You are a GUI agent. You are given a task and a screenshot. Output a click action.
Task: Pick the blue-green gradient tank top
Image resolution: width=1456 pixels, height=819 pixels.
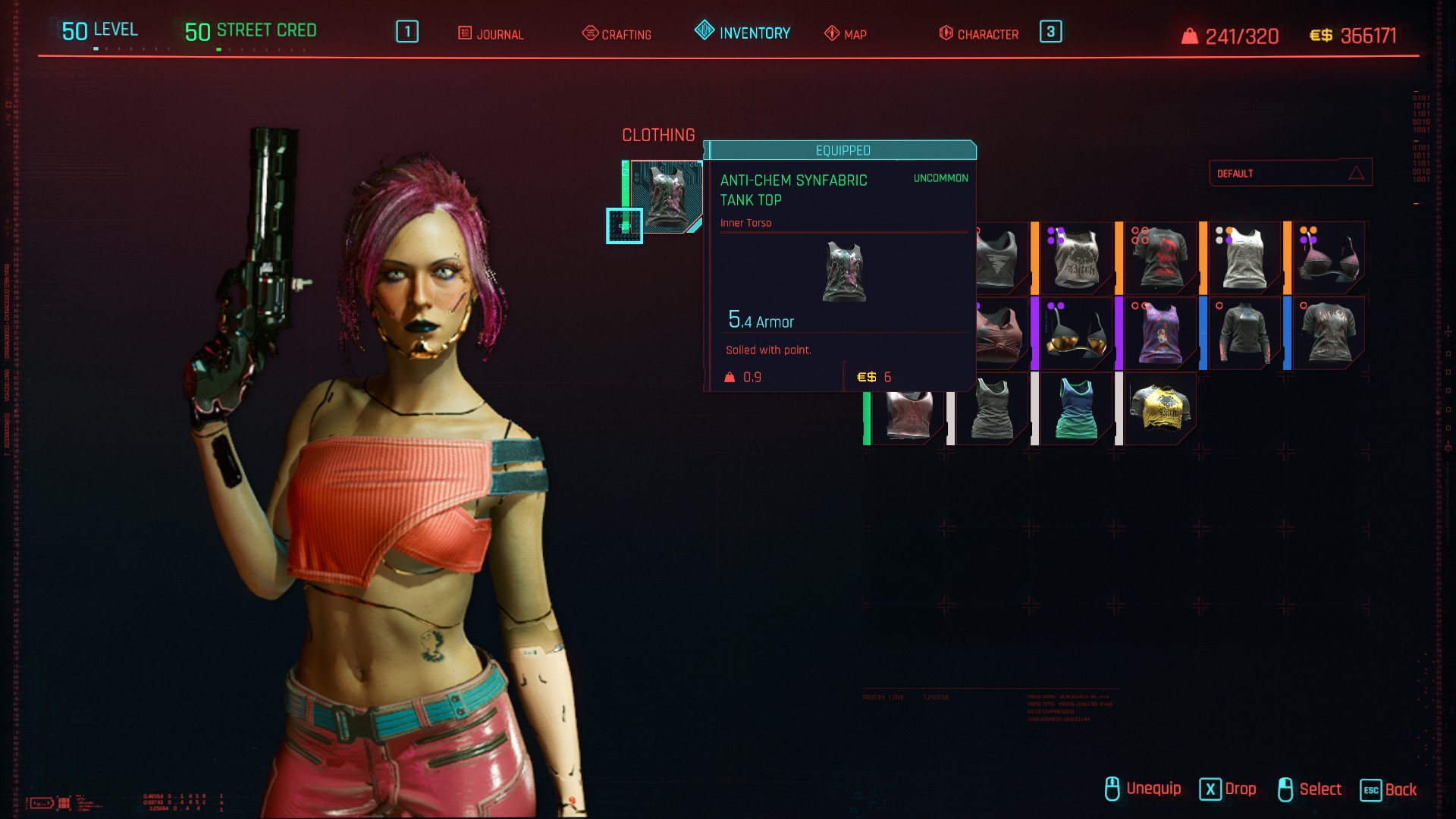coord(1075,408)
